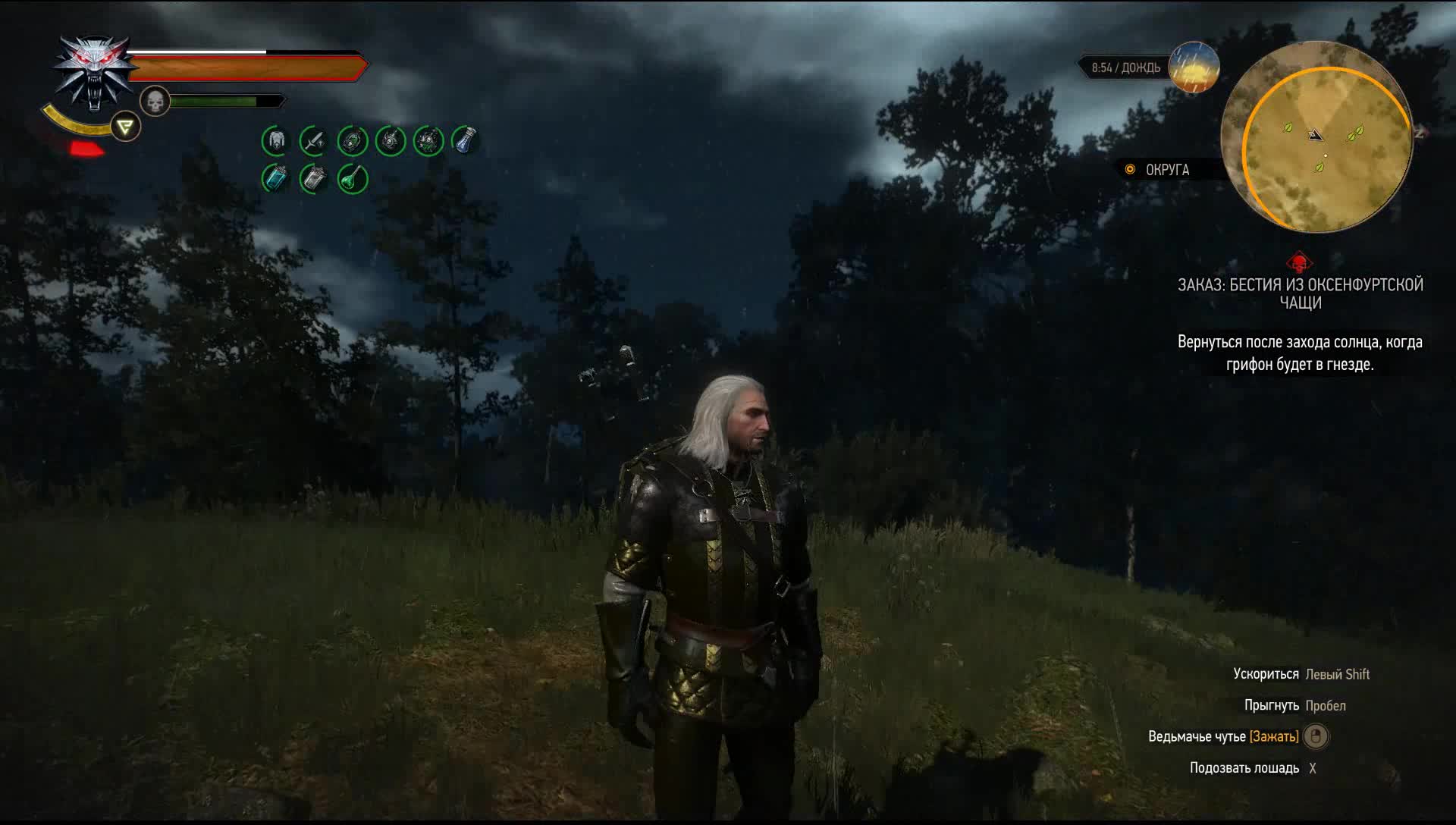Expand the 8:54 / ДОЖДЬ time display

(1125, 68)
